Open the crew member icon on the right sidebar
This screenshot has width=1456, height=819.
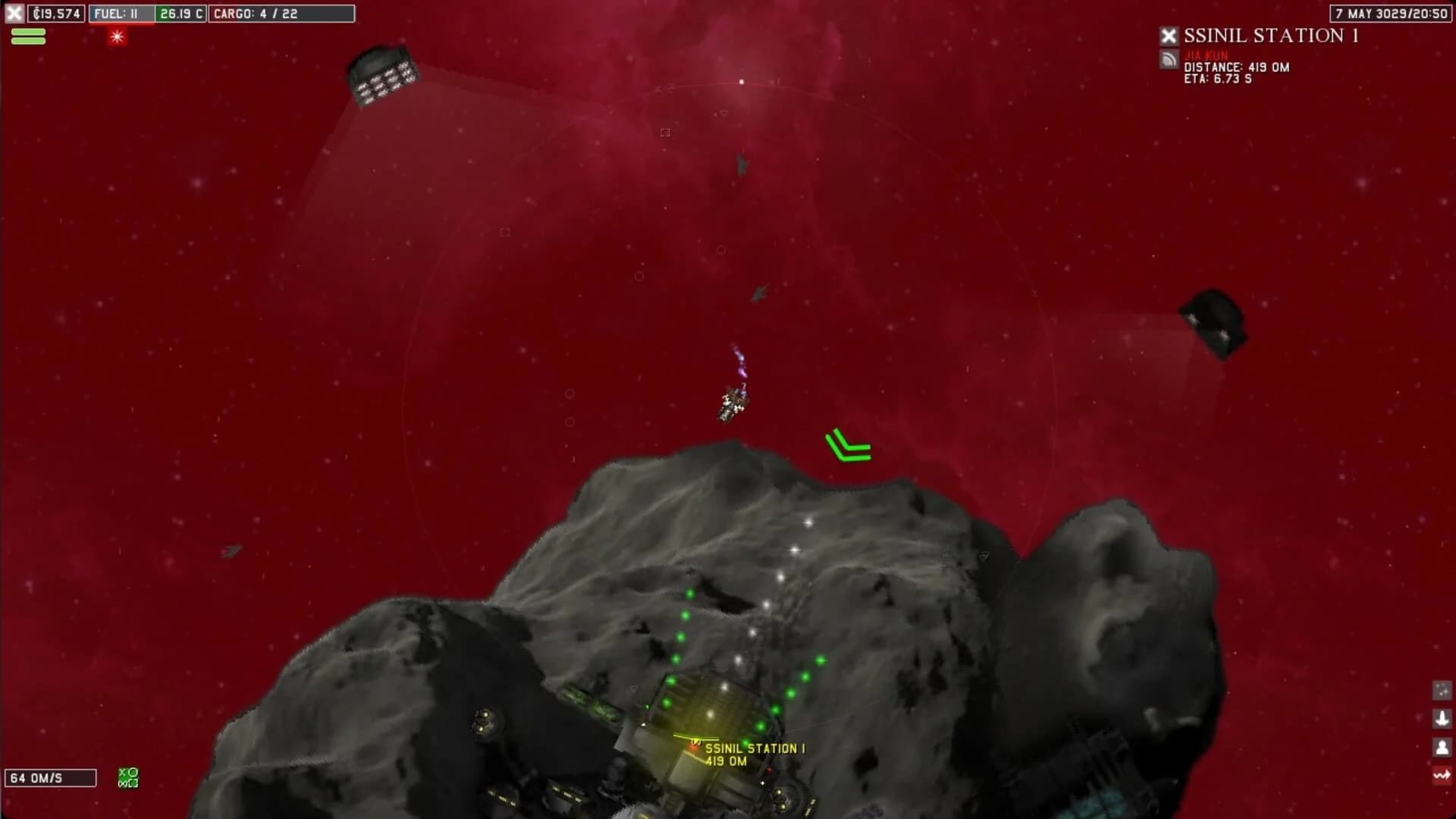[x=1442, y=746]
